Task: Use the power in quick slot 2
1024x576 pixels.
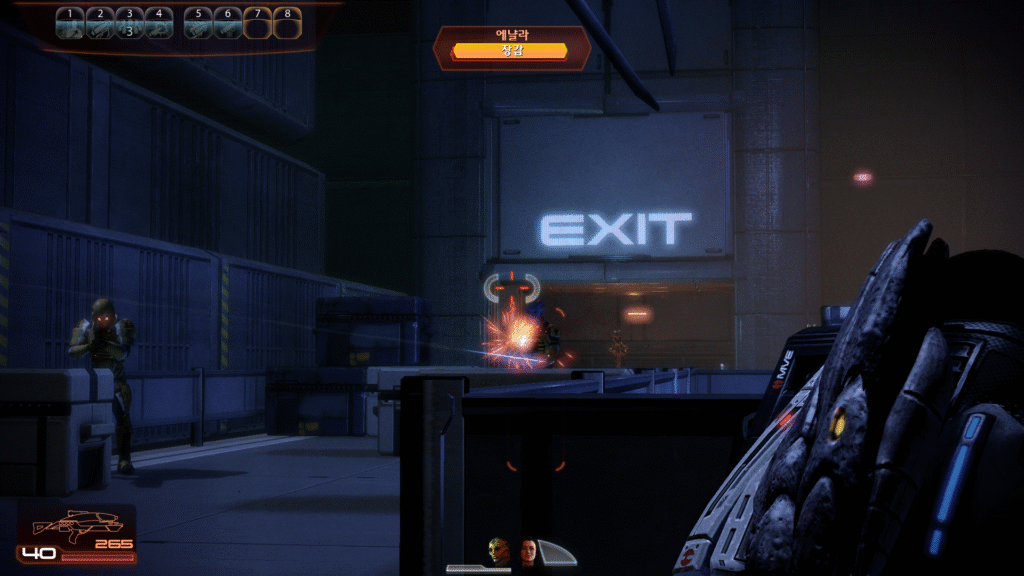Action: click(x=99, y=23)
